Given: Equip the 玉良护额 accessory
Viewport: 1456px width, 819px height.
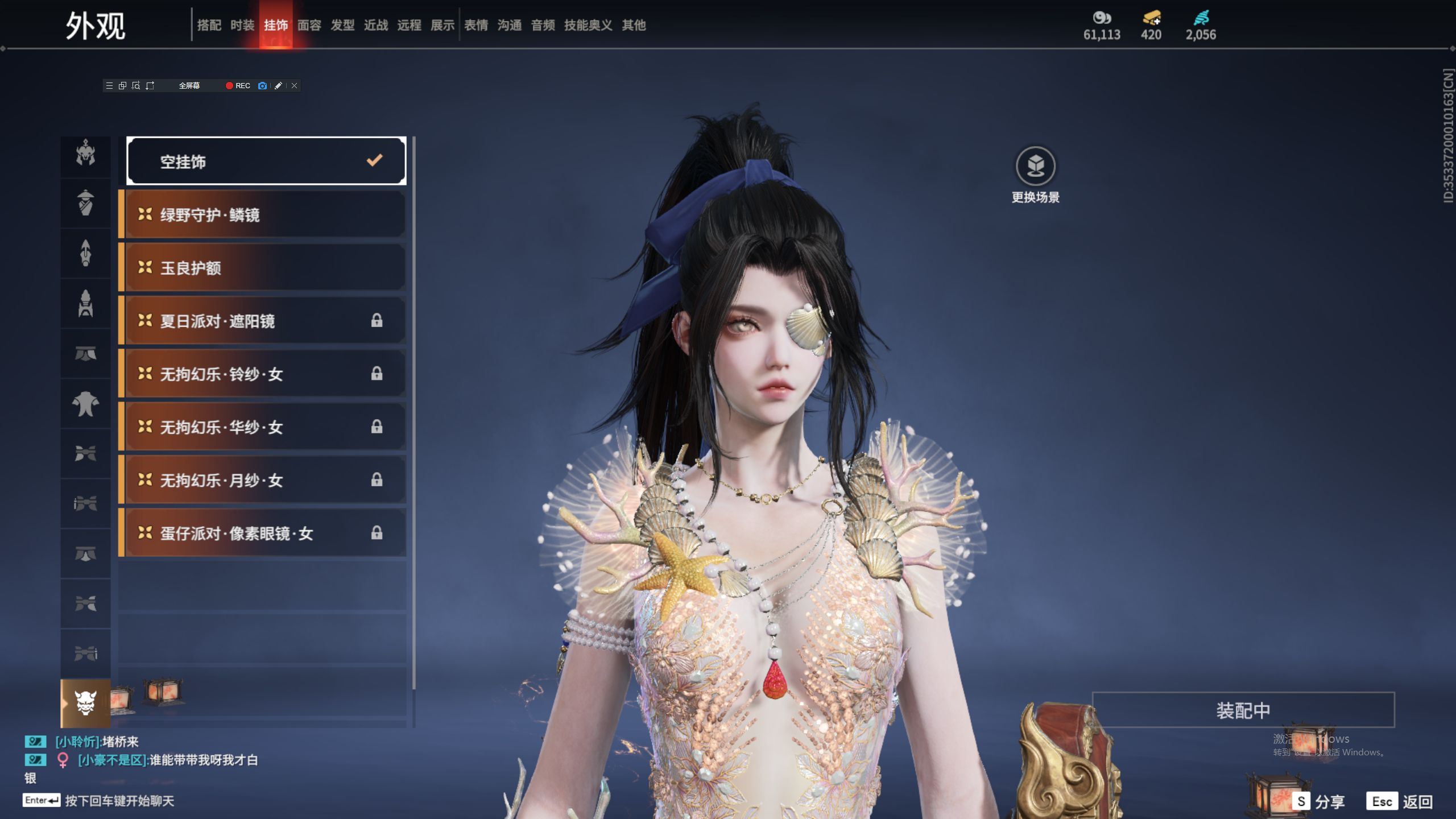Looking at the screenshot, I should tap(264, 268).
